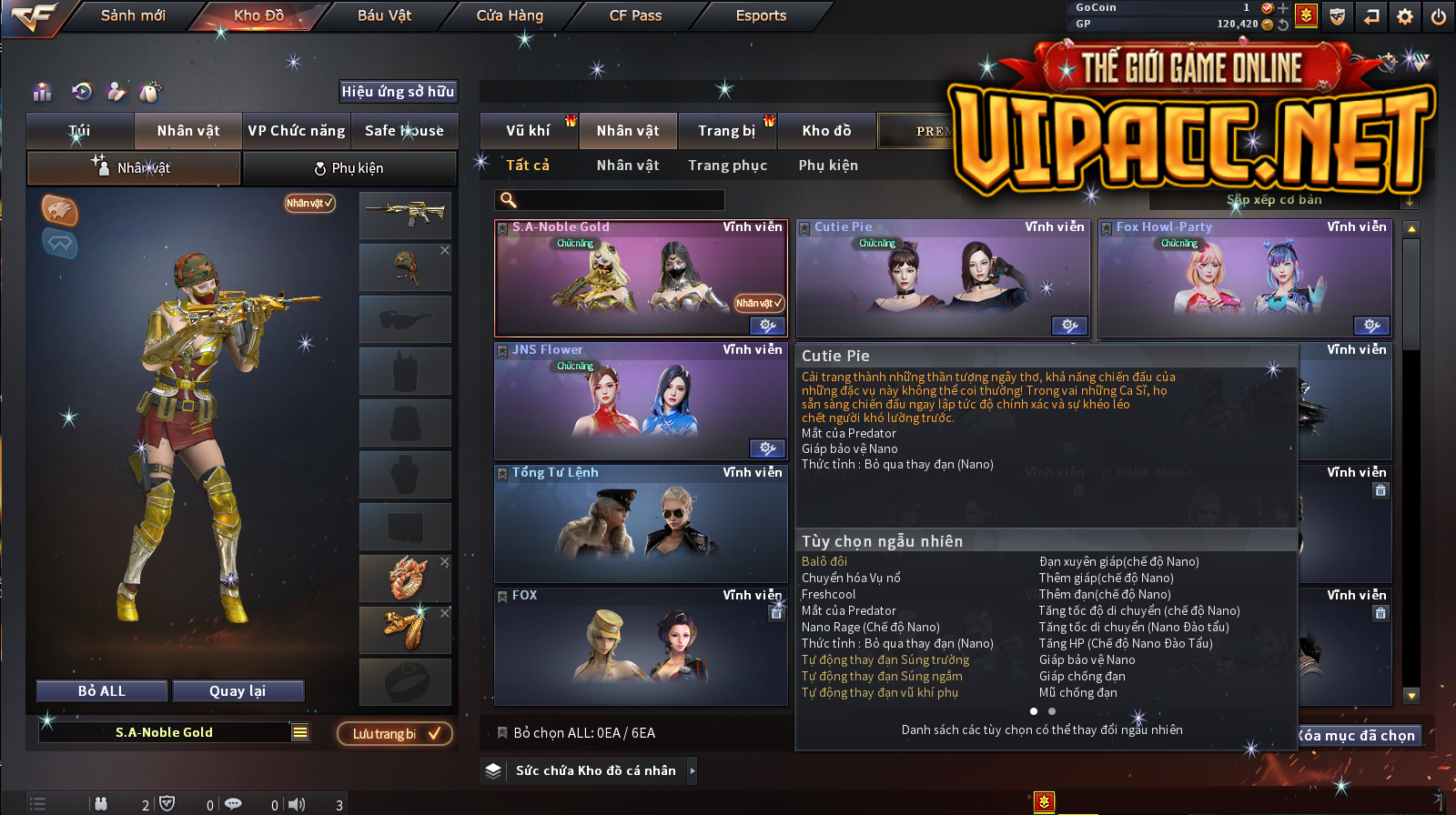Open the Cửa Hàng shop
1456x815 pixels.
click(x=510, y=15)
